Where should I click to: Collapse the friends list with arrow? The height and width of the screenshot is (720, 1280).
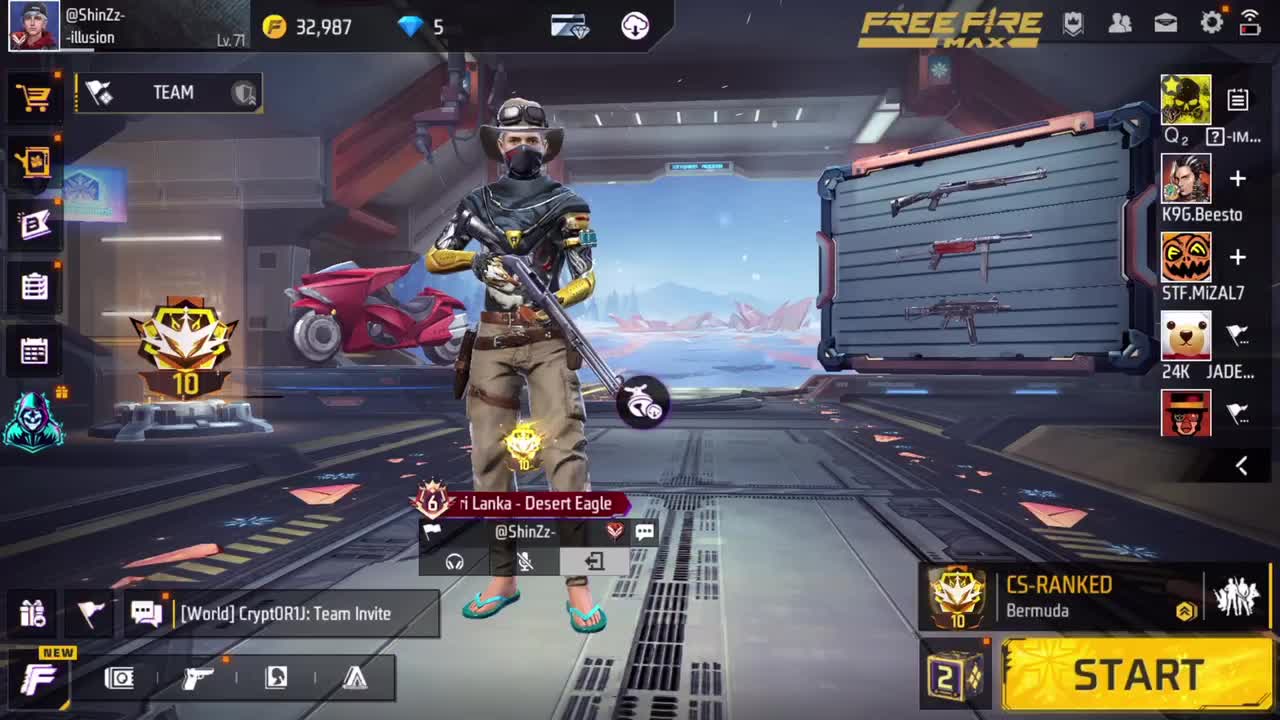pos(1241,466)
